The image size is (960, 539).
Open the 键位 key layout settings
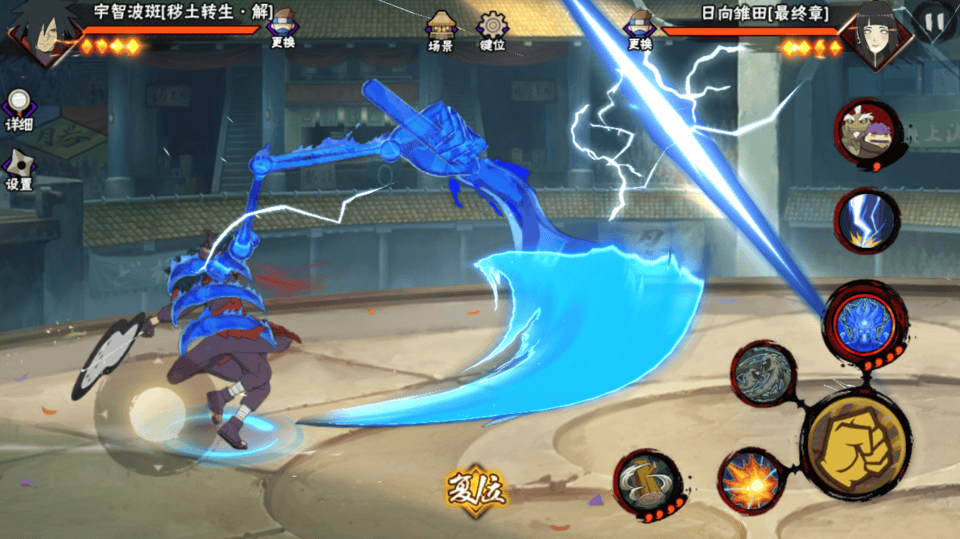[x=492, y=30]
